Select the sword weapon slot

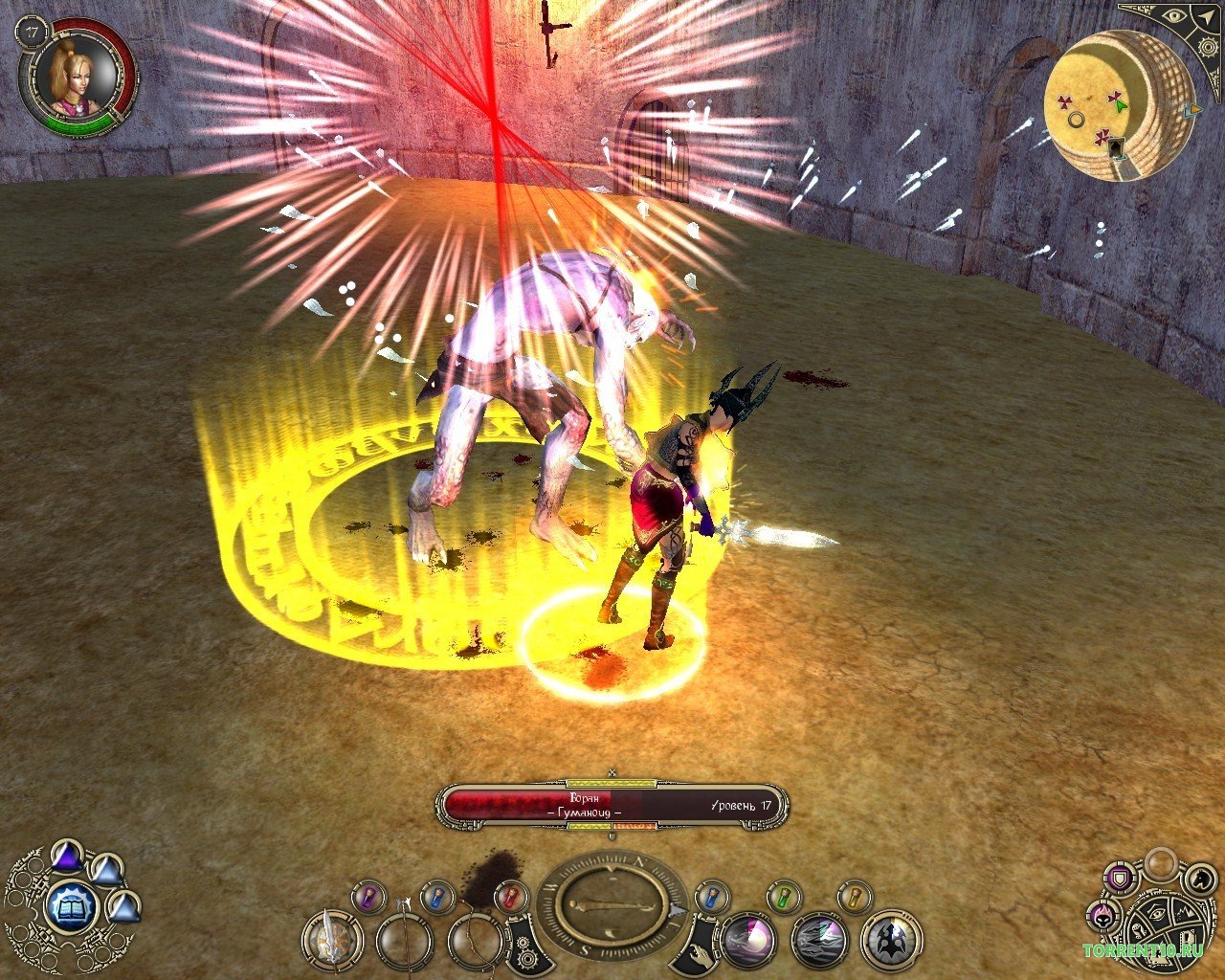333,940
